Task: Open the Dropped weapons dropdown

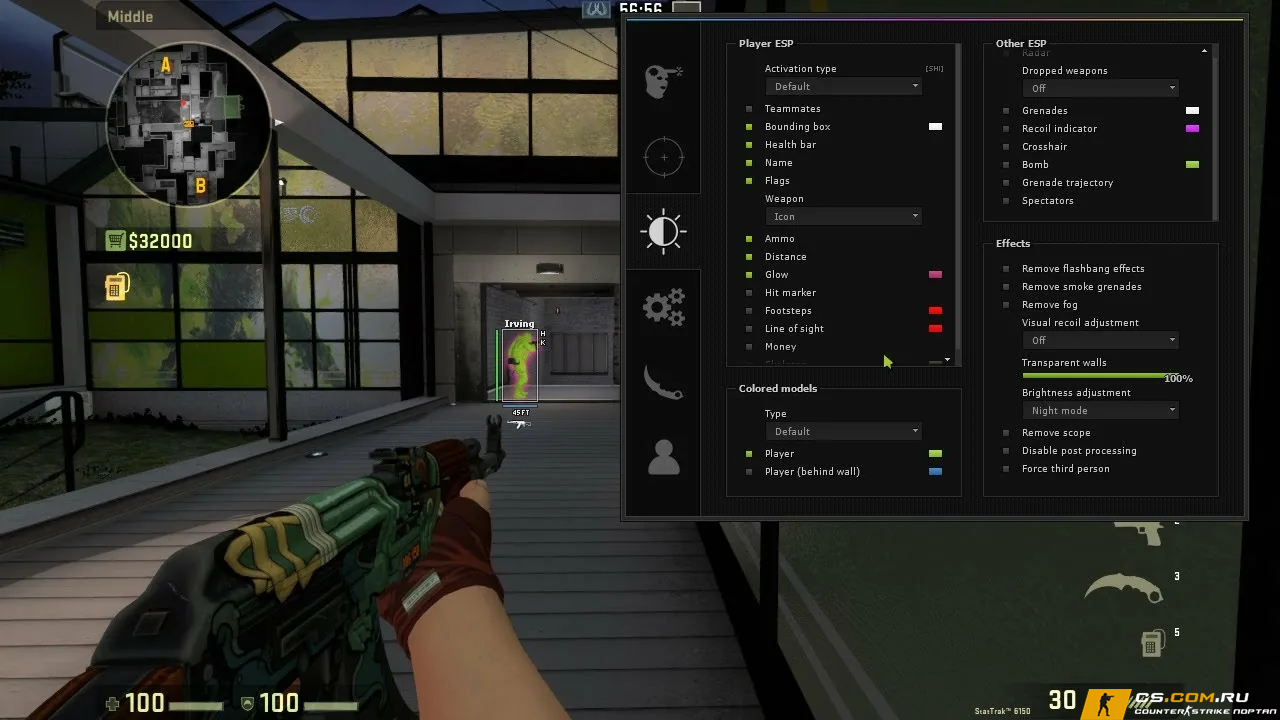Action: click(1100, 89)
